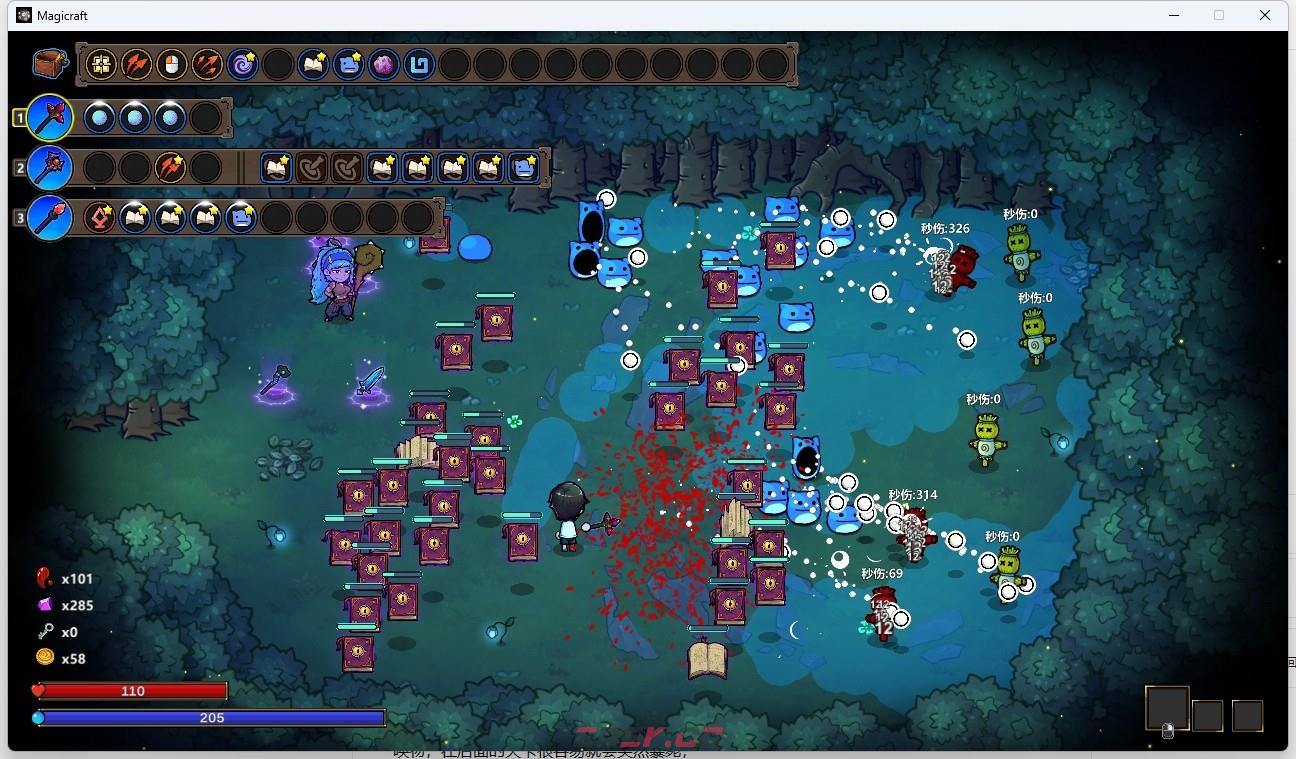Select the blue slime spell in the top inventory bar
Screen dimensions: 1296x759
click(x=348, y=65)
